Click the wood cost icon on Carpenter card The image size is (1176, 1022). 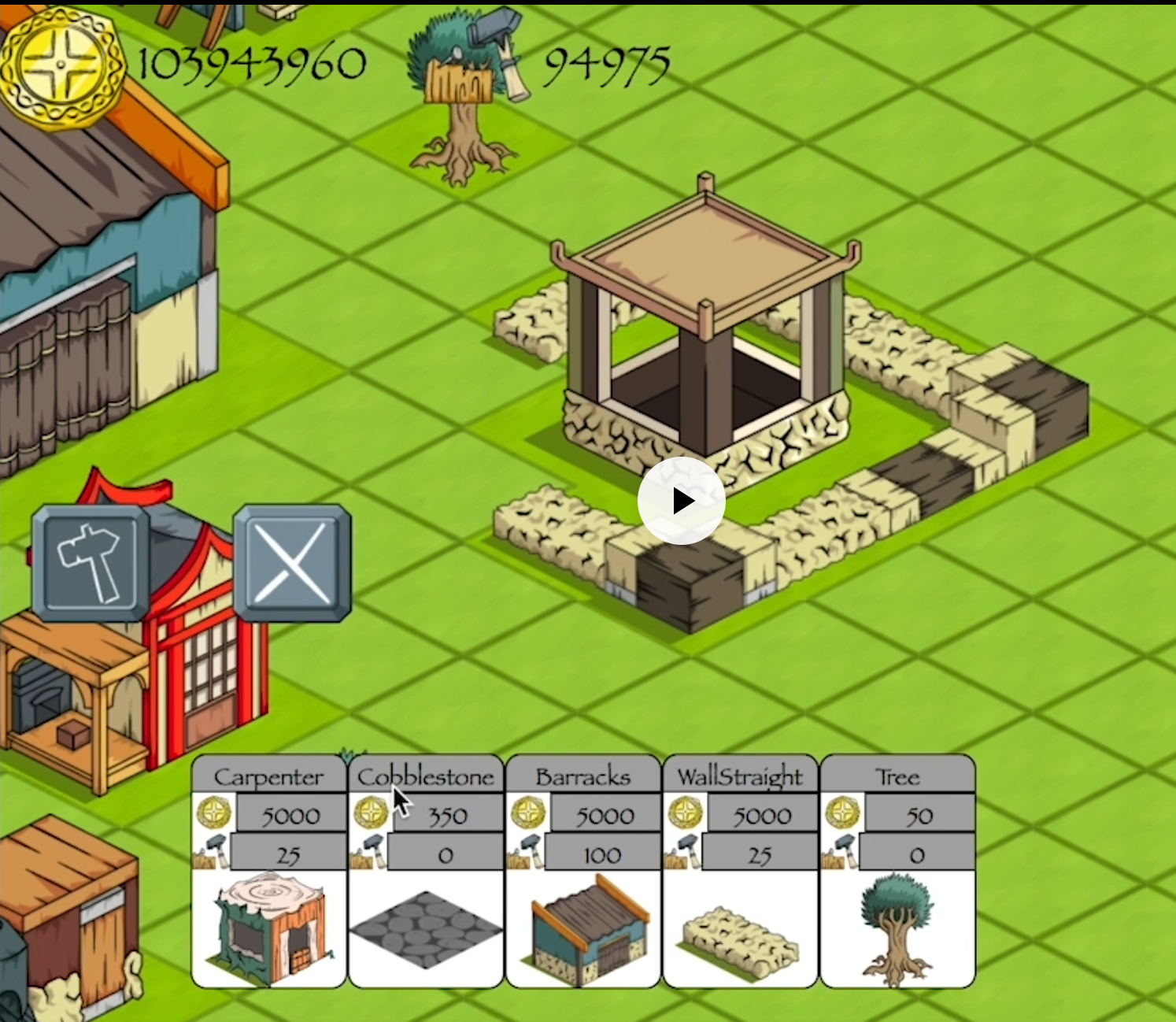(x=213, y=853)
